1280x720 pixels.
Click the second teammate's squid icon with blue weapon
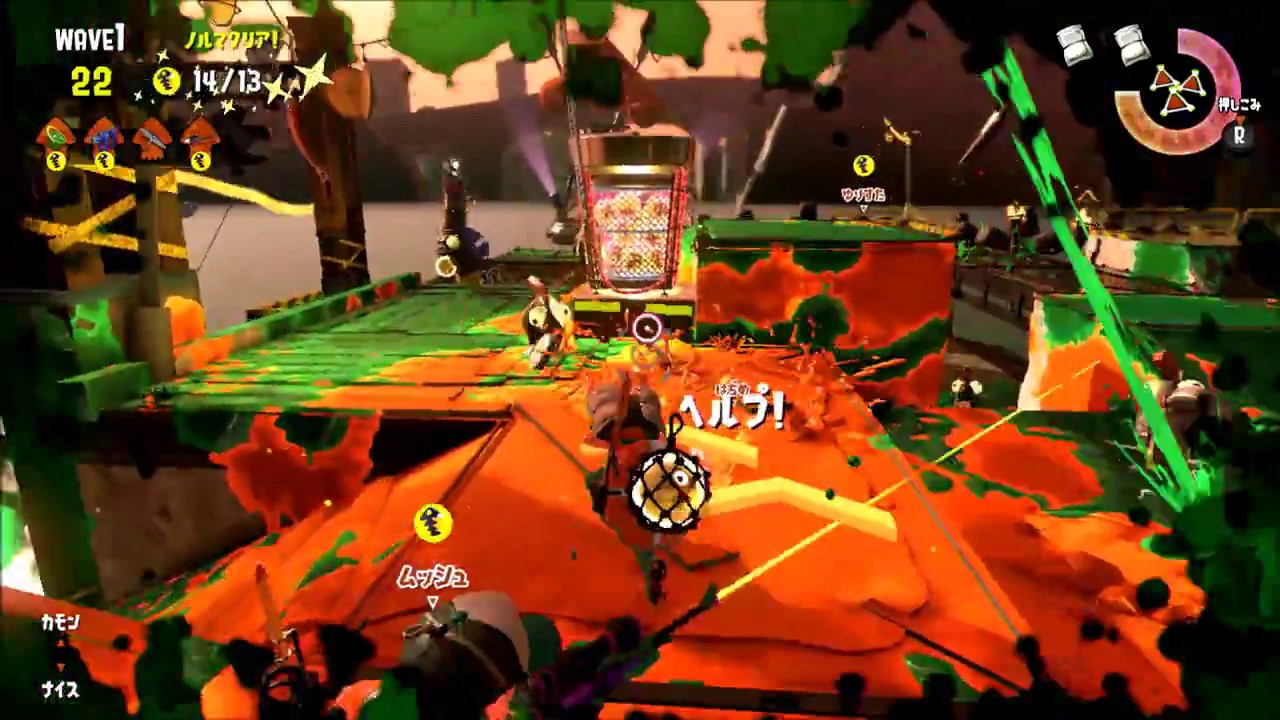(x=104, y=132)
